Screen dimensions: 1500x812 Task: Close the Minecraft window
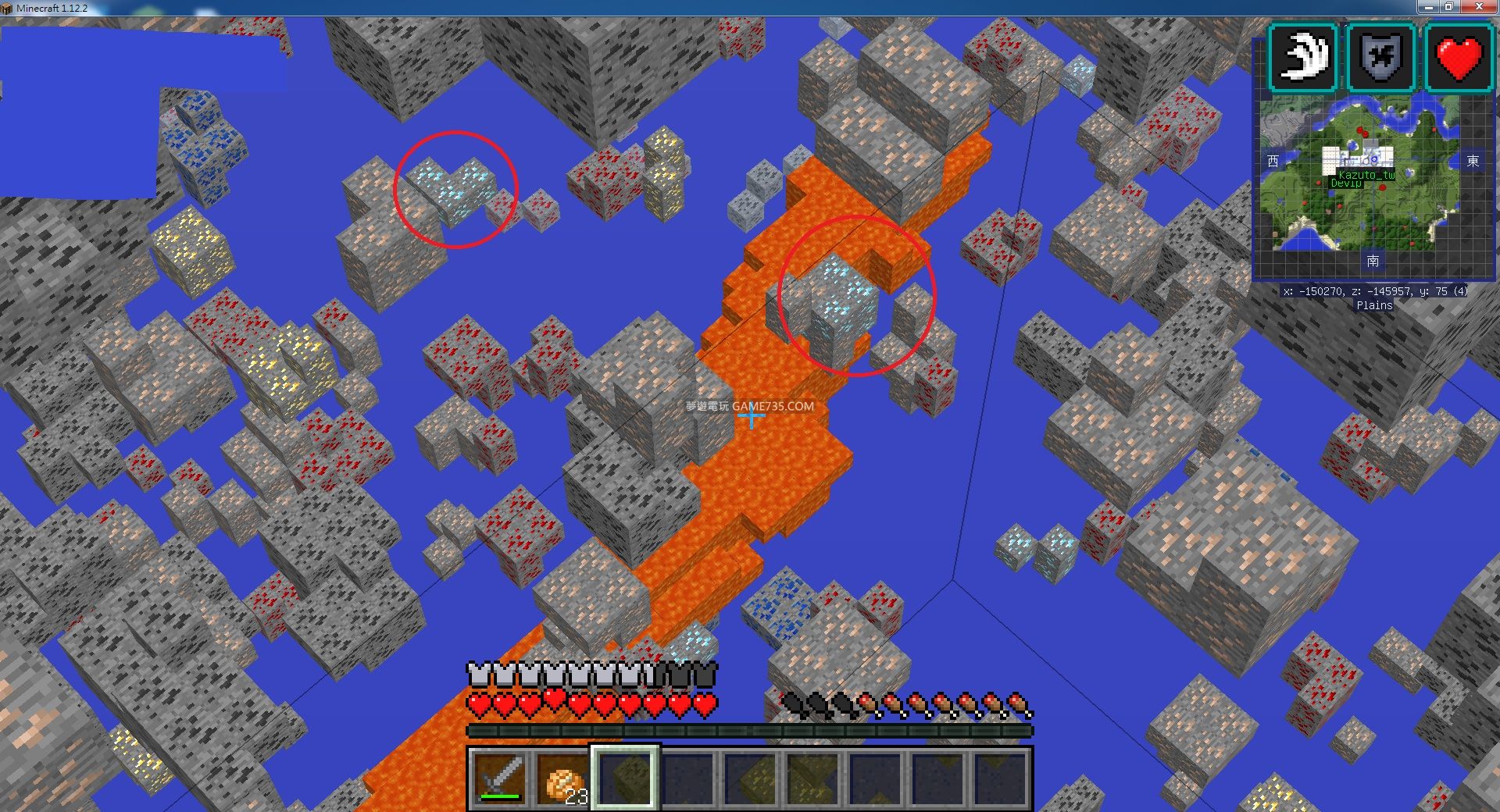coord(1480,7)
